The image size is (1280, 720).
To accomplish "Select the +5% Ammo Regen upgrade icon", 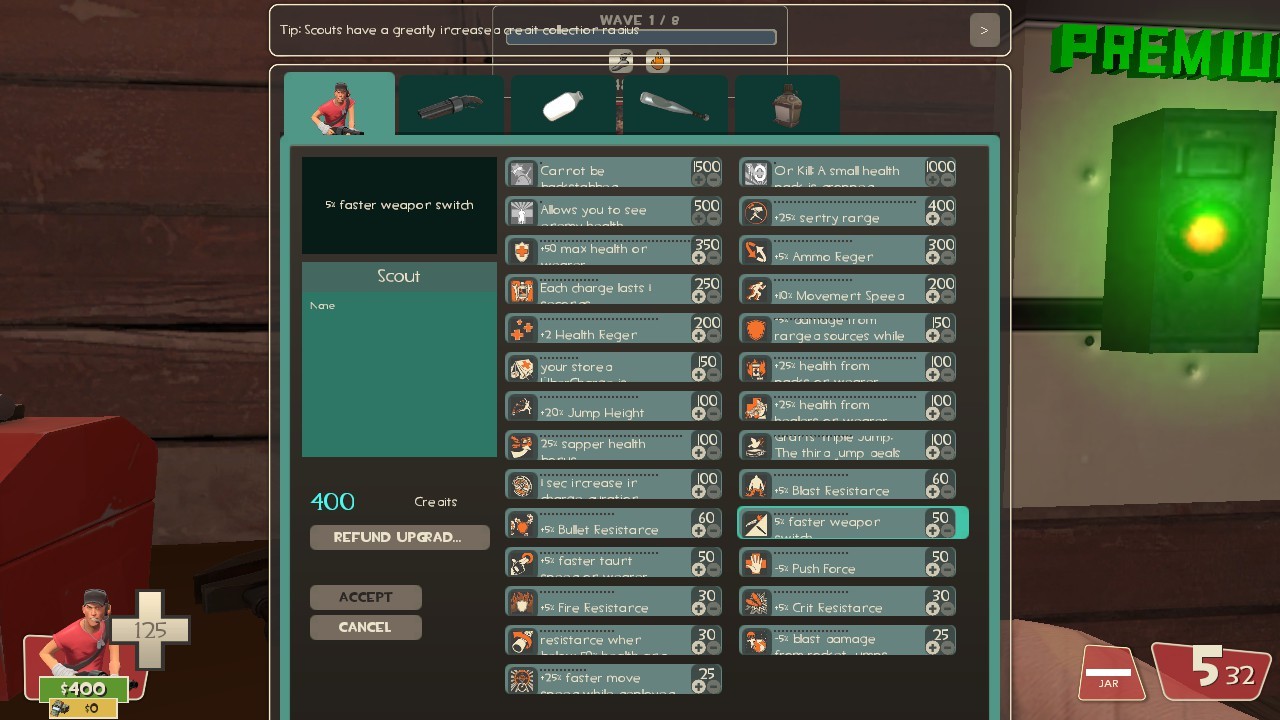I will (x=755, y=250).
